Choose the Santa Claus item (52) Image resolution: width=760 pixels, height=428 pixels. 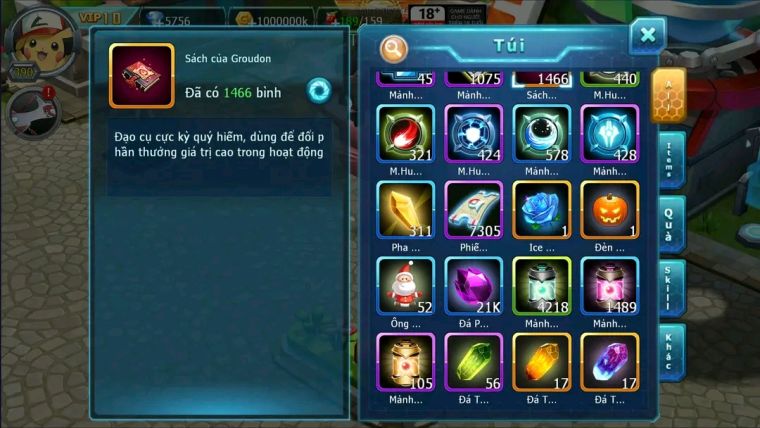click(405, 286)
